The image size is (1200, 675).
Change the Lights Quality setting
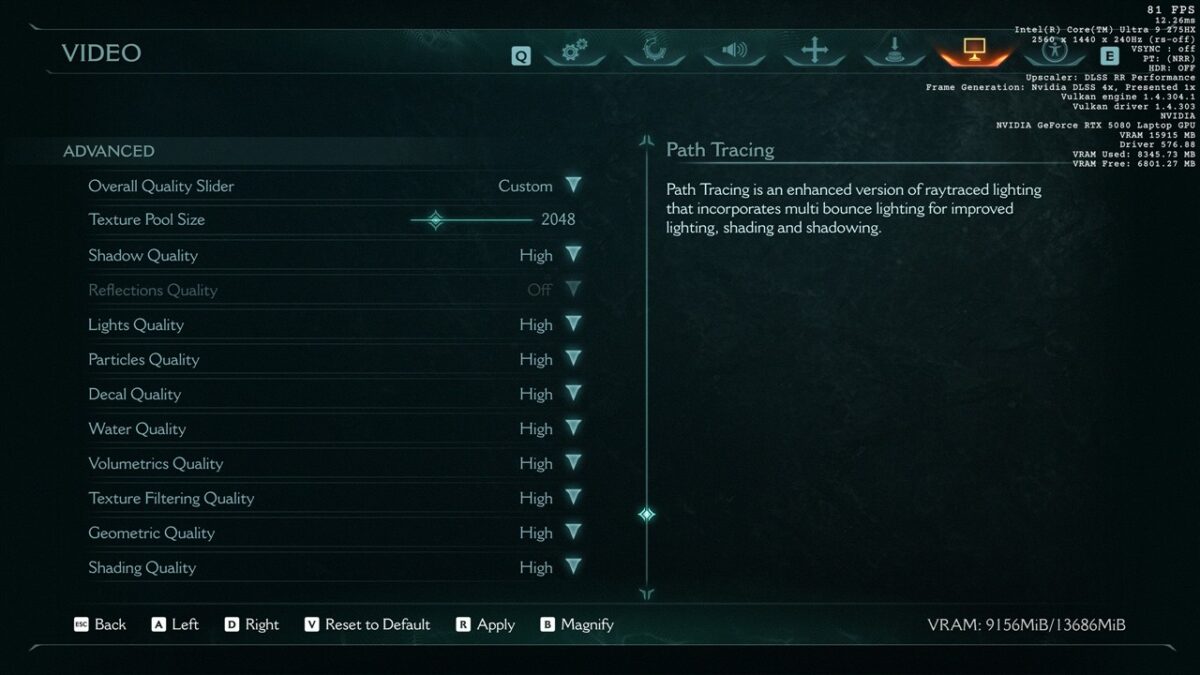pyautogui.click(x=573, y=324)
